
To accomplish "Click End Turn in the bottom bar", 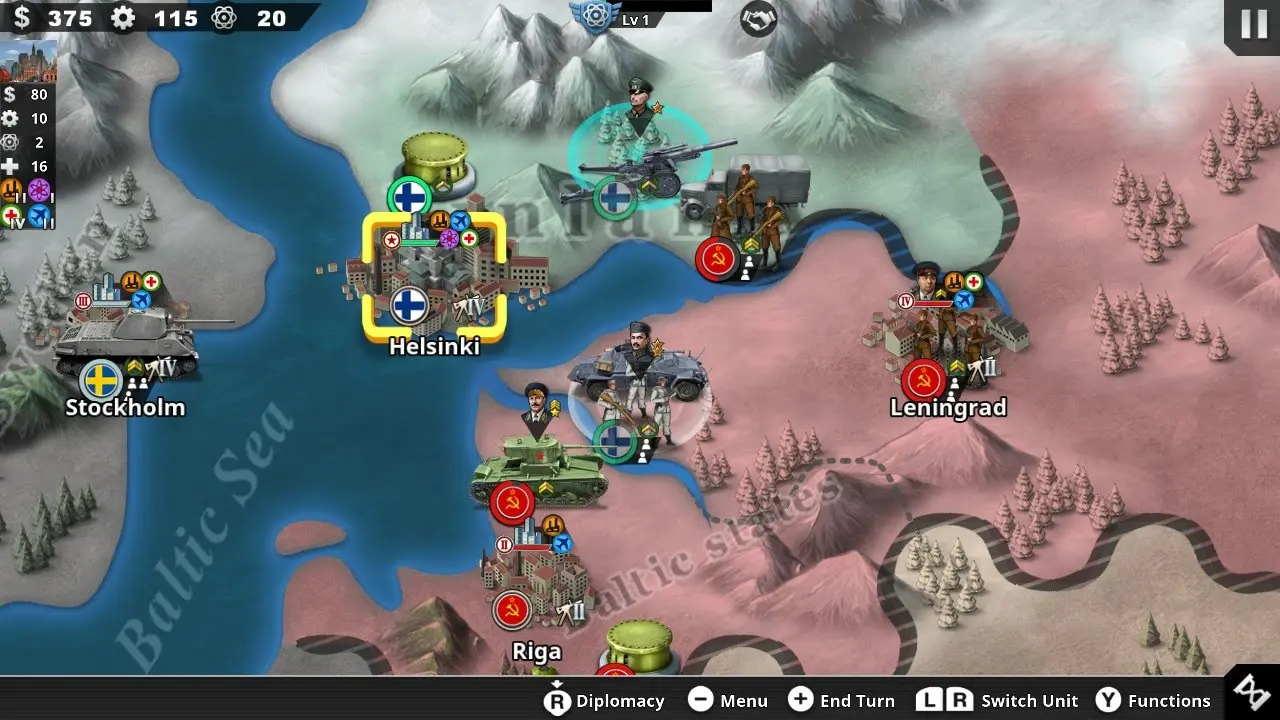I will click(x=842, y=701).
